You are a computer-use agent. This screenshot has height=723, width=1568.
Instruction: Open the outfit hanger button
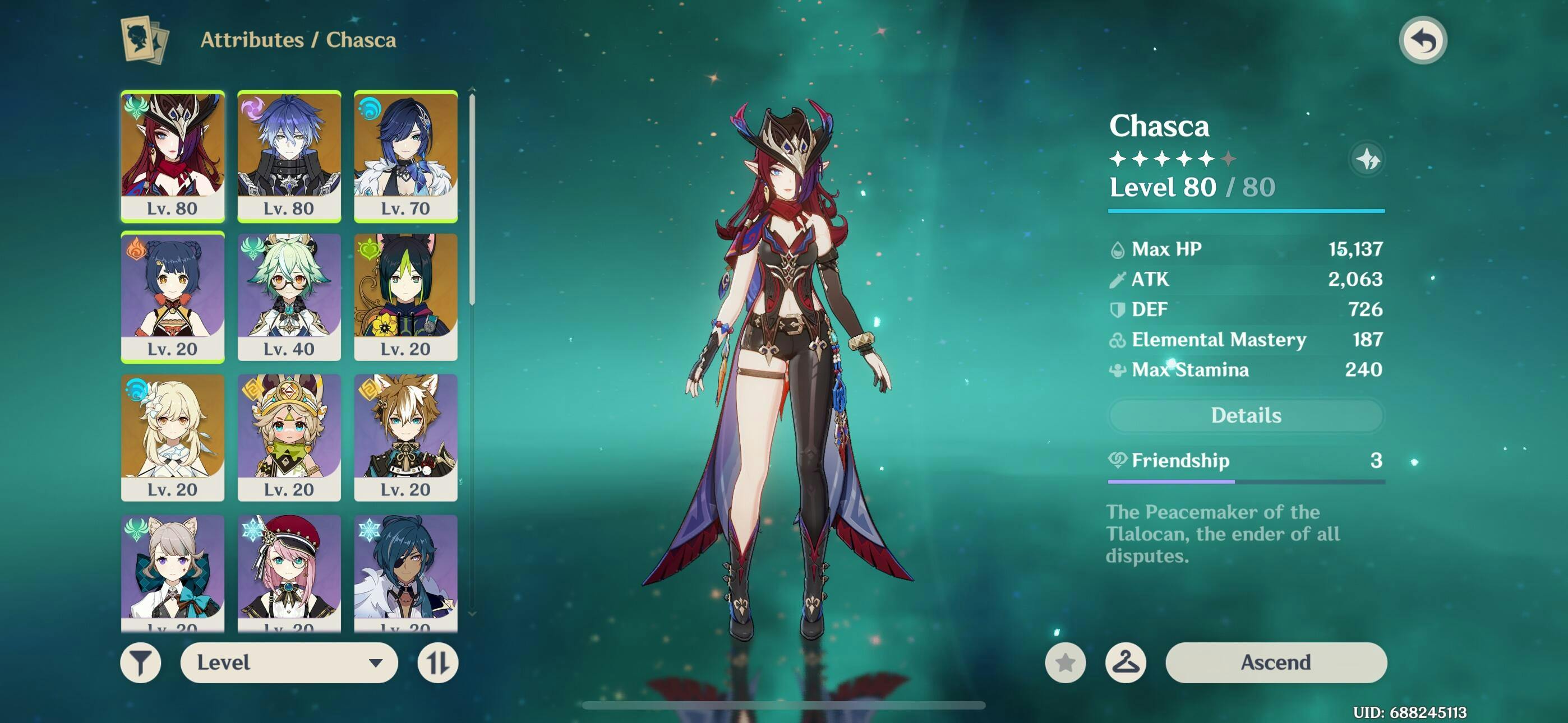[1125, 662]
